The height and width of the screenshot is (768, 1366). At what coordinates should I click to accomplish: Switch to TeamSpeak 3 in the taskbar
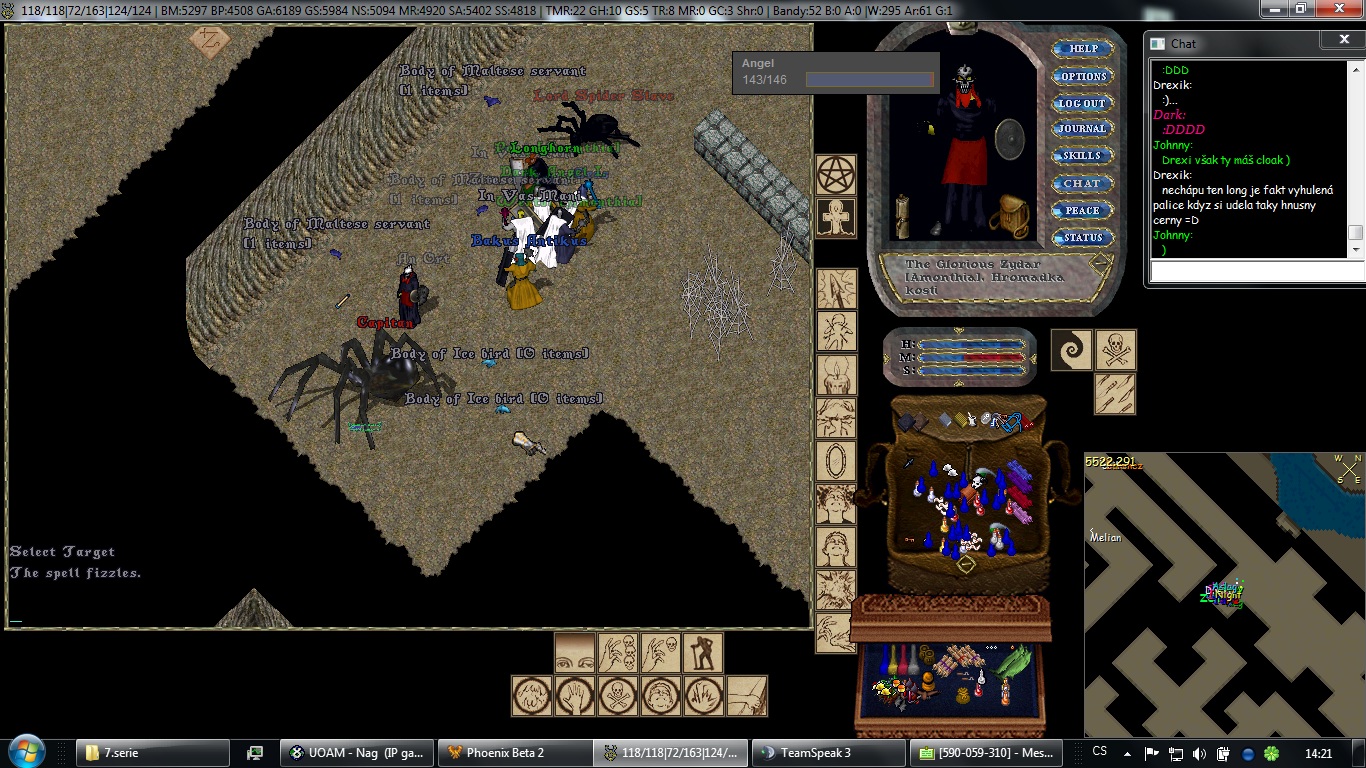tap(827, 753)
